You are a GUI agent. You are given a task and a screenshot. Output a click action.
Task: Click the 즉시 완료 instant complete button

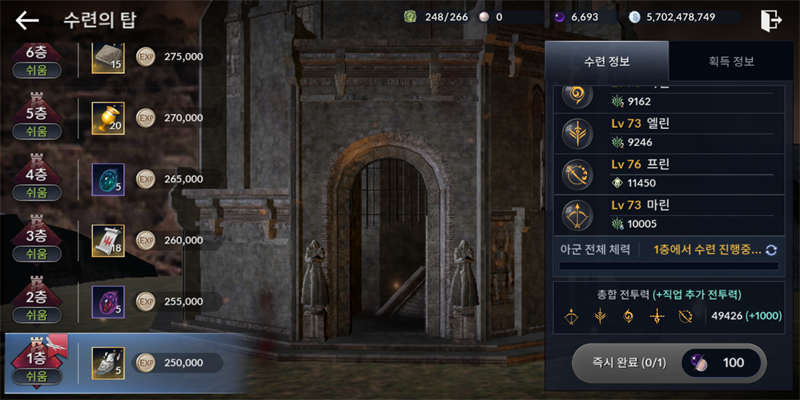click(670, 362)
